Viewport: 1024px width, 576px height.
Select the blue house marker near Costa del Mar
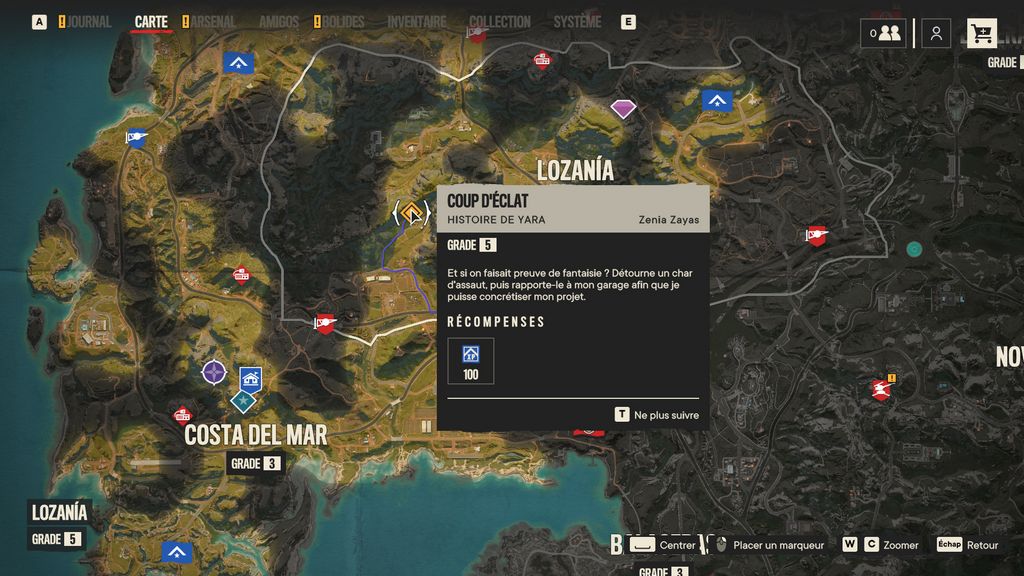coord(250,378)
